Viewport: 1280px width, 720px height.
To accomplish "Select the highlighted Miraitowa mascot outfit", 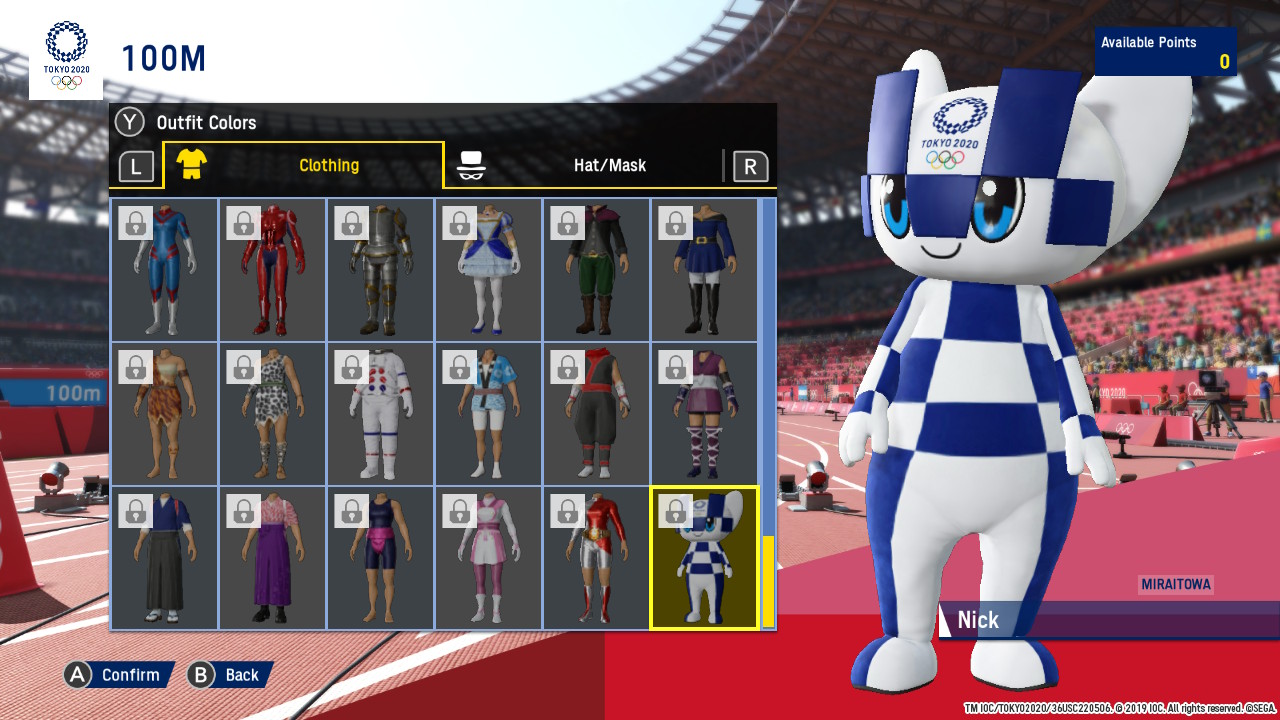I will tap(704, 560).
